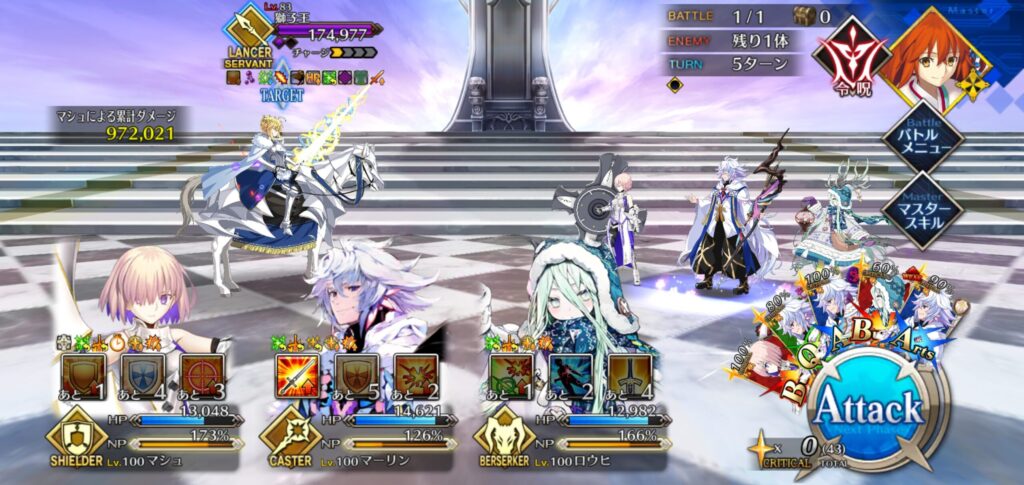Tap the Berserker class icon badge
The image size is (1024, 485).
pos(504,438)
